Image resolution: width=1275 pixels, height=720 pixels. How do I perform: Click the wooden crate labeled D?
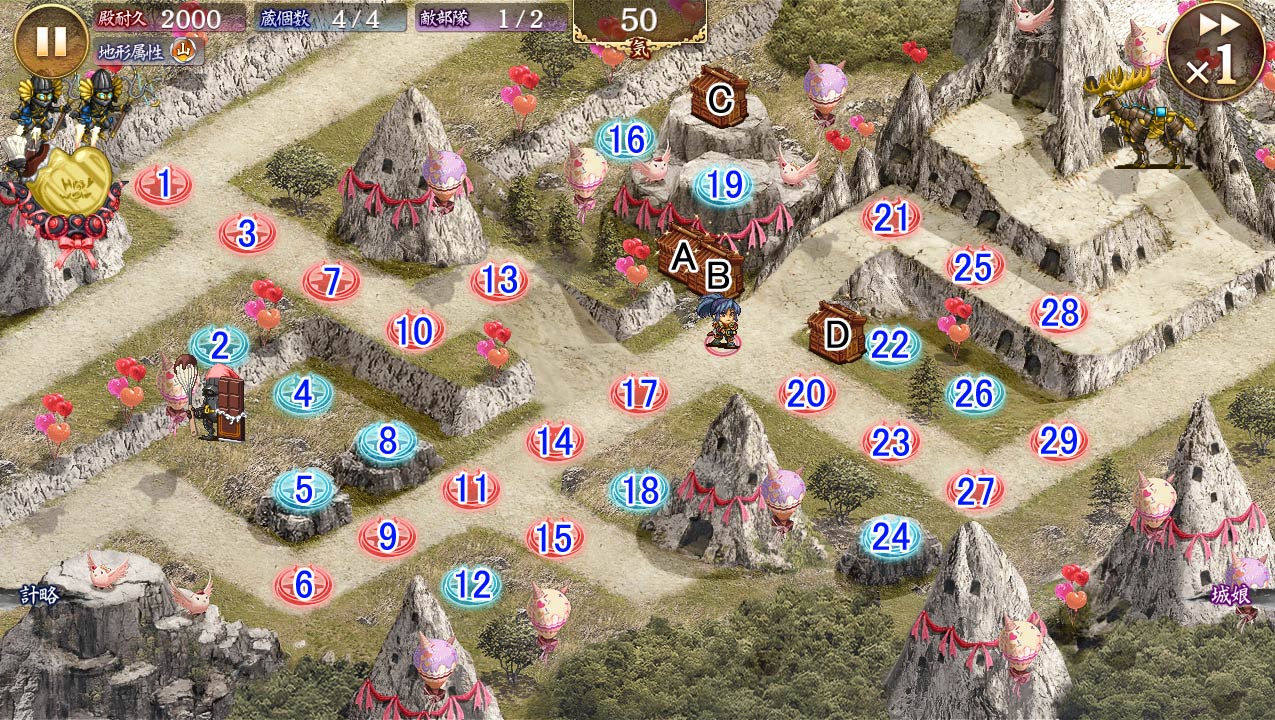(837, 333)
